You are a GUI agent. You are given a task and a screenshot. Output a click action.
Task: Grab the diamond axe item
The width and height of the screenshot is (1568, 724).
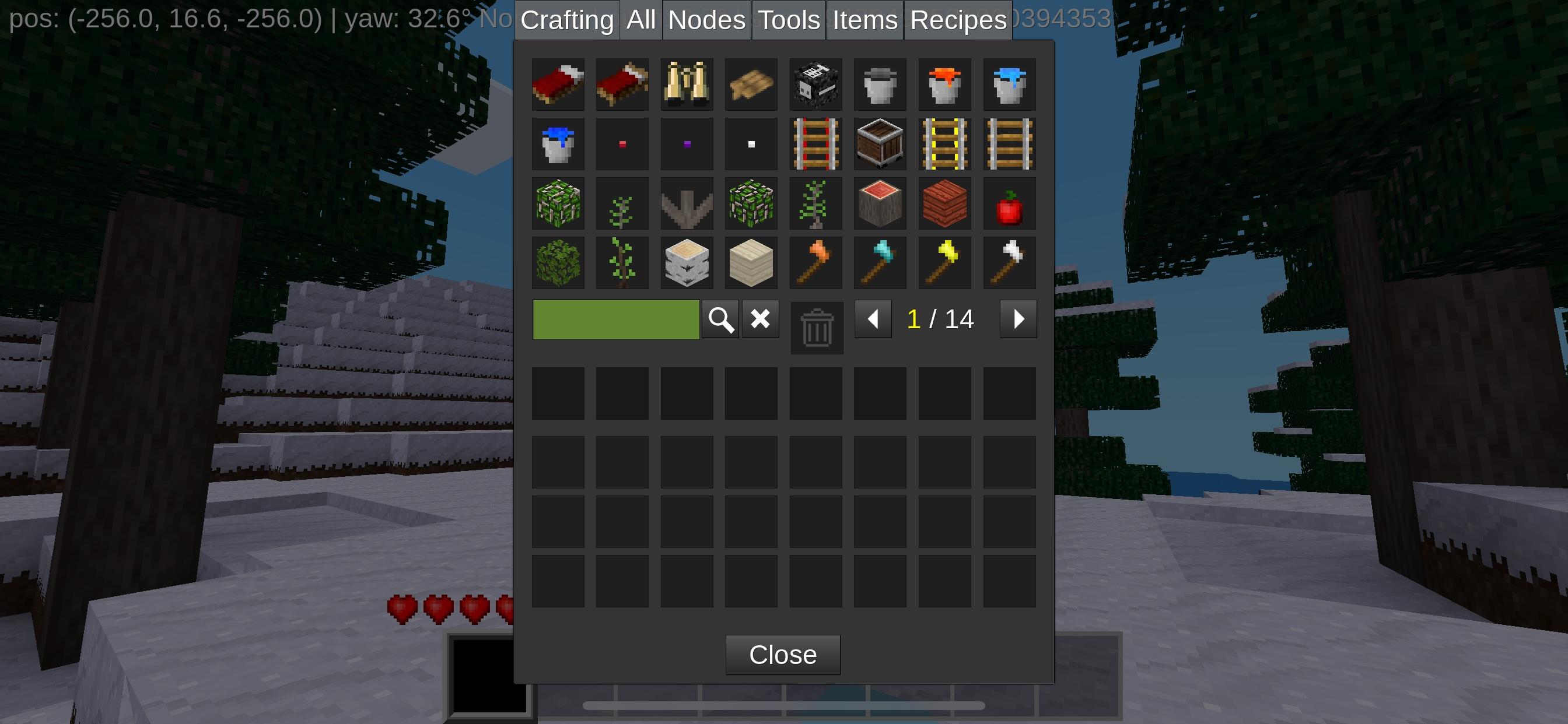click(x=881, y=262)
